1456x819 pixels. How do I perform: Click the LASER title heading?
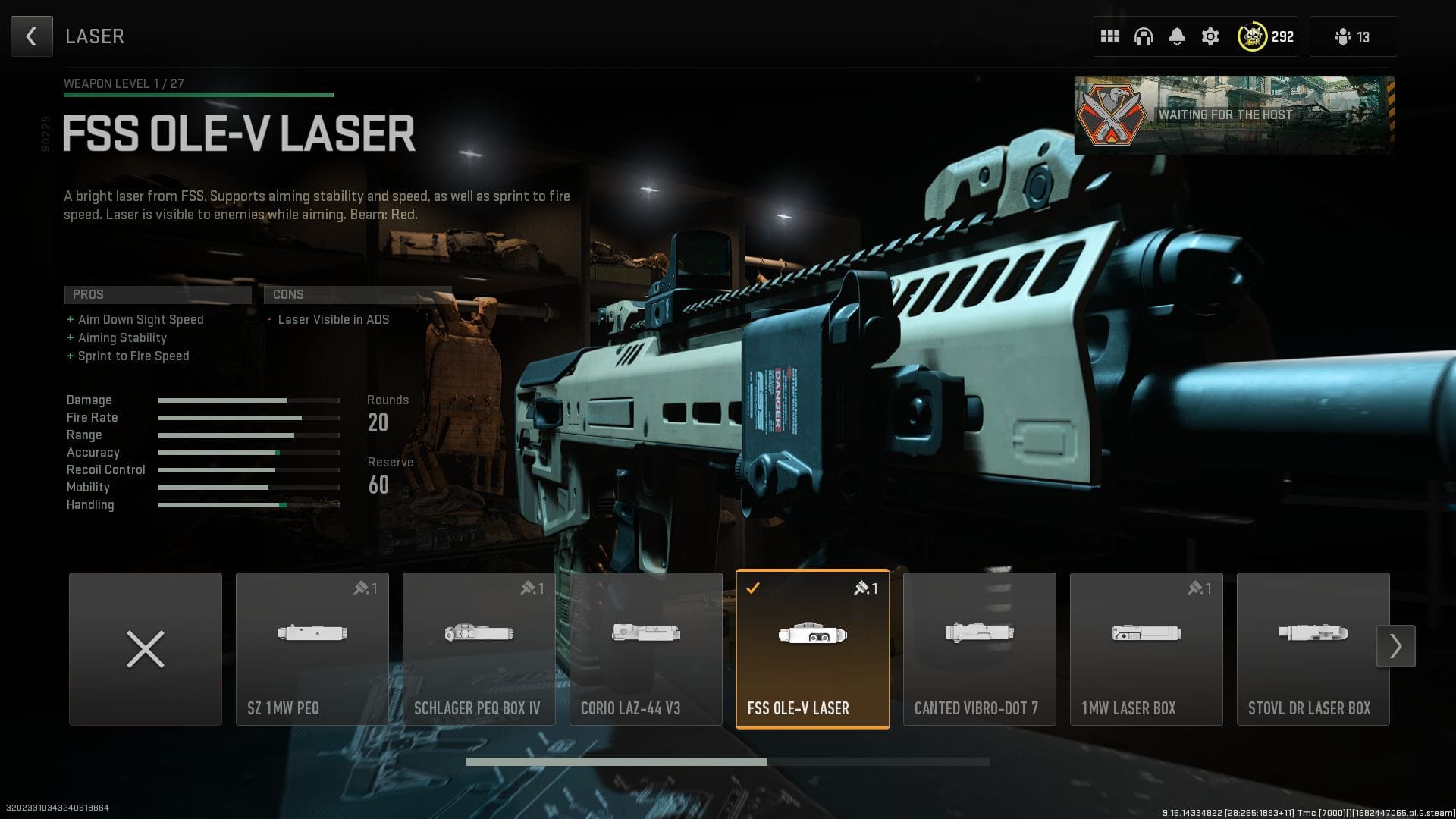(95, 36)
